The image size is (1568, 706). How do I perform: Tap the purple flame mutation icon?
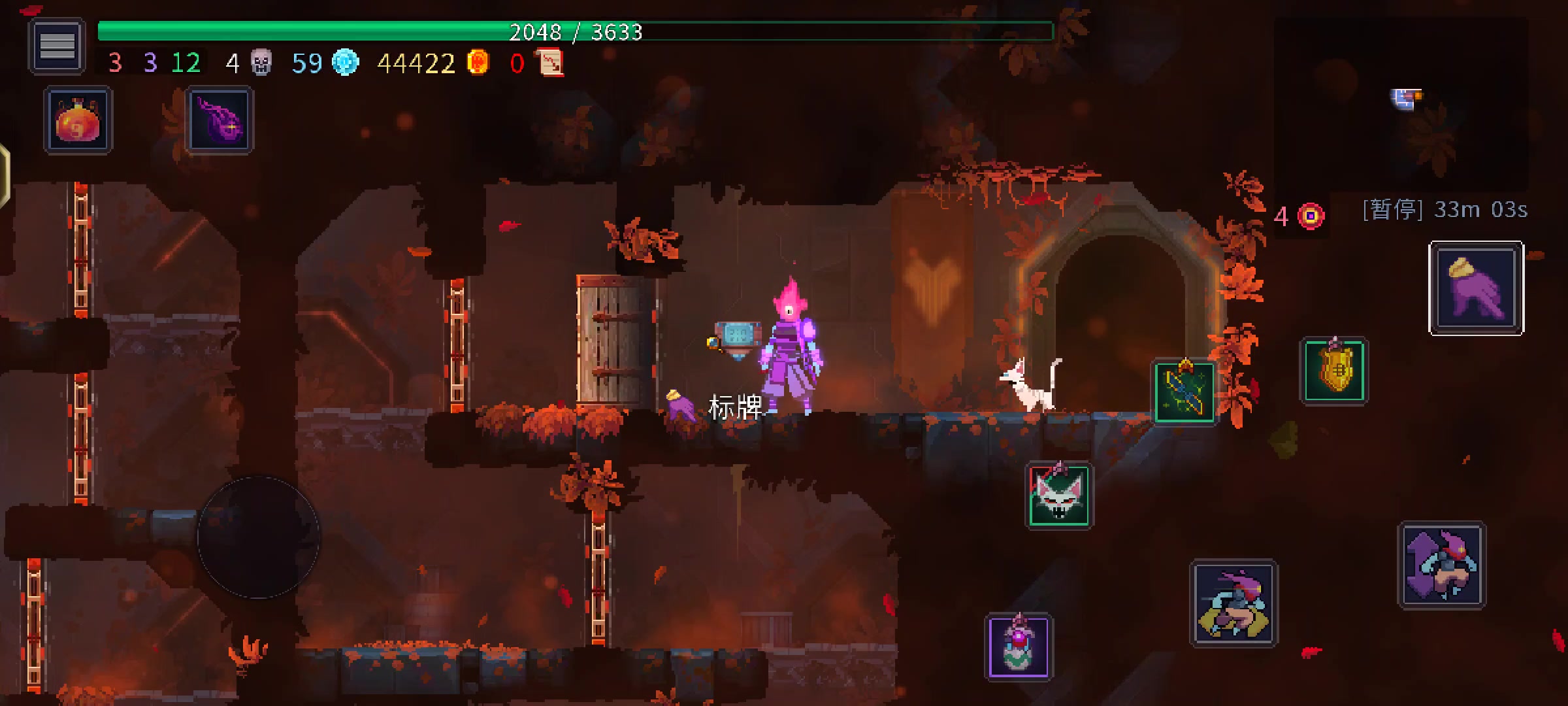pos(220,121)
